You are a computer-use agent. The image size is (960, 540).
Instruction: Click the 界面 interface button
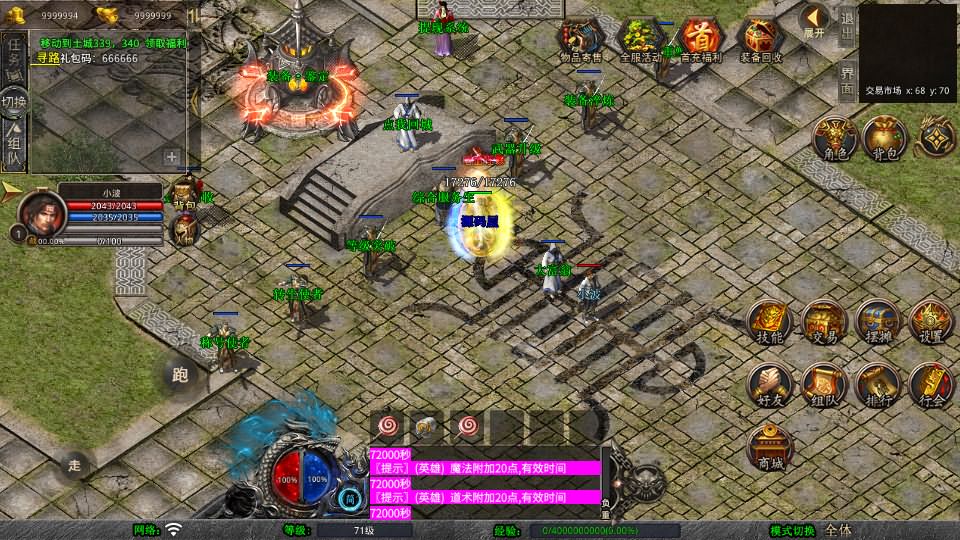click(x=847, y=78)
